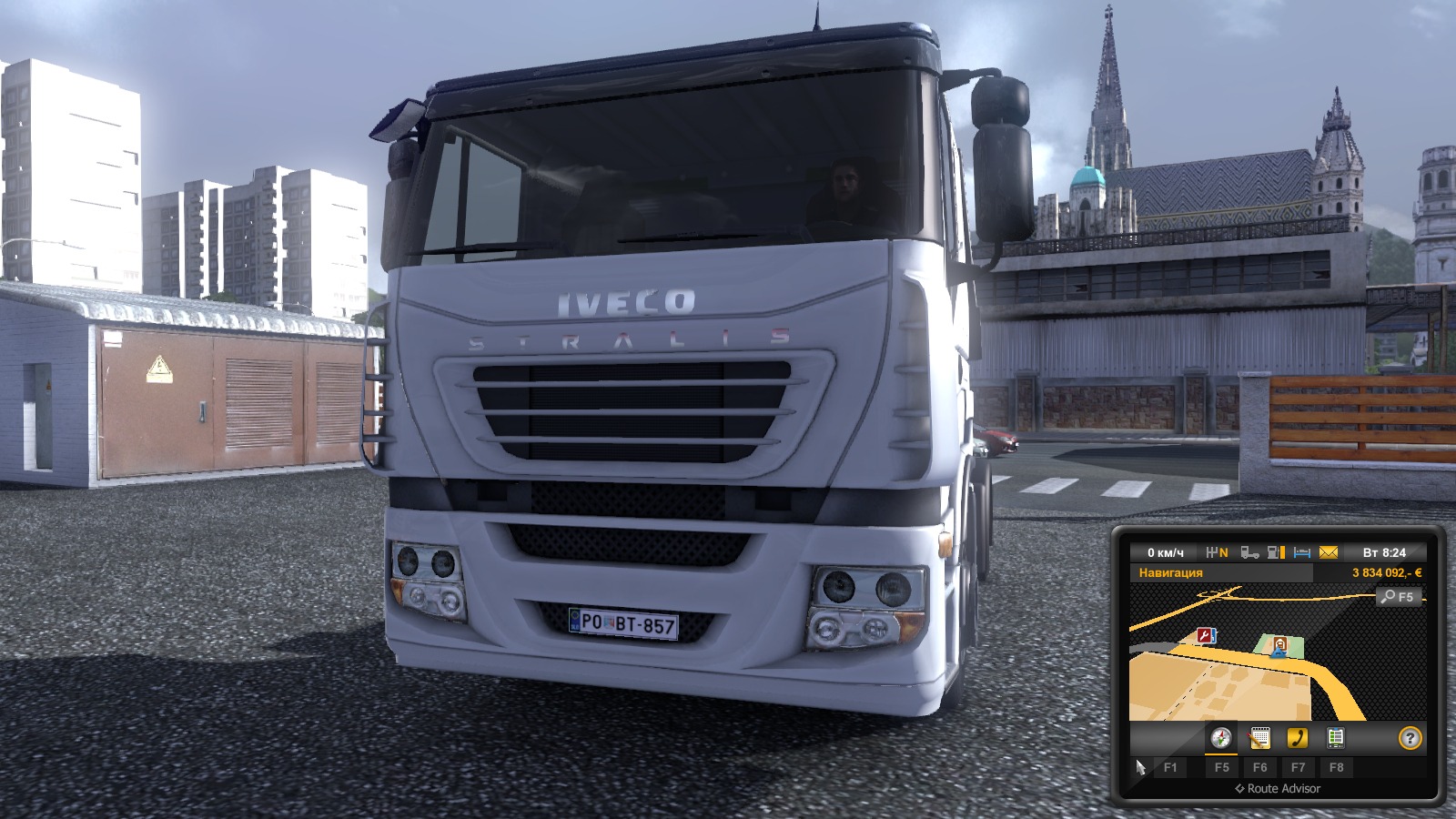
Task: Click the magnifier map zoom button
Action: 1397,597
